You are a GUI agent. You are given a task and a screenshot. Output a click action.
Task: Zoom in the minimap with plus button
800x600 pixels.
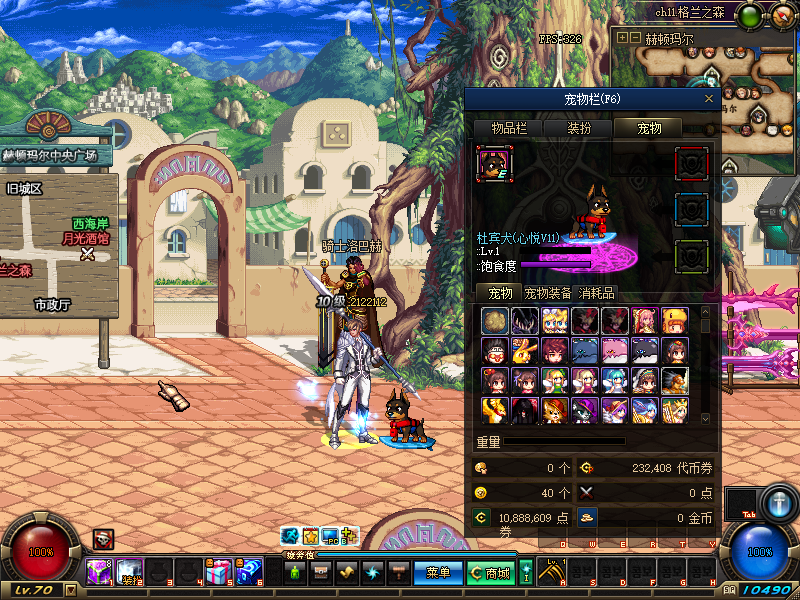point(622,38)
